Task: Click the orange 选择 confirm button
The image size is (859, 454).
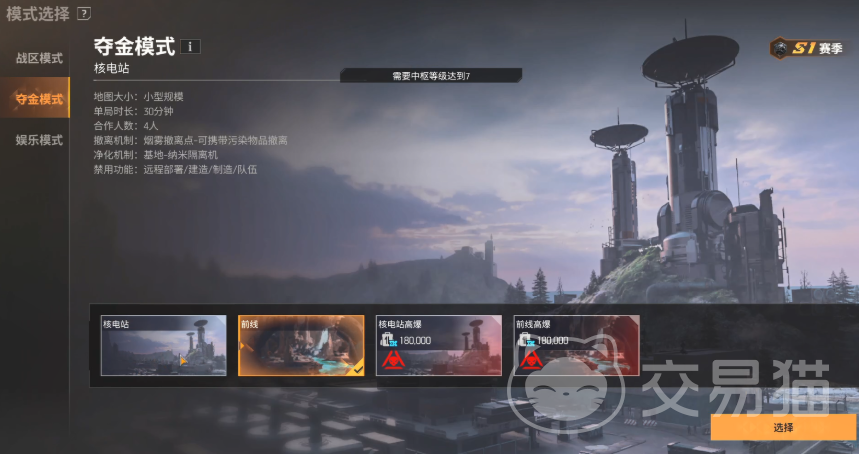Action: click(783, 427)
